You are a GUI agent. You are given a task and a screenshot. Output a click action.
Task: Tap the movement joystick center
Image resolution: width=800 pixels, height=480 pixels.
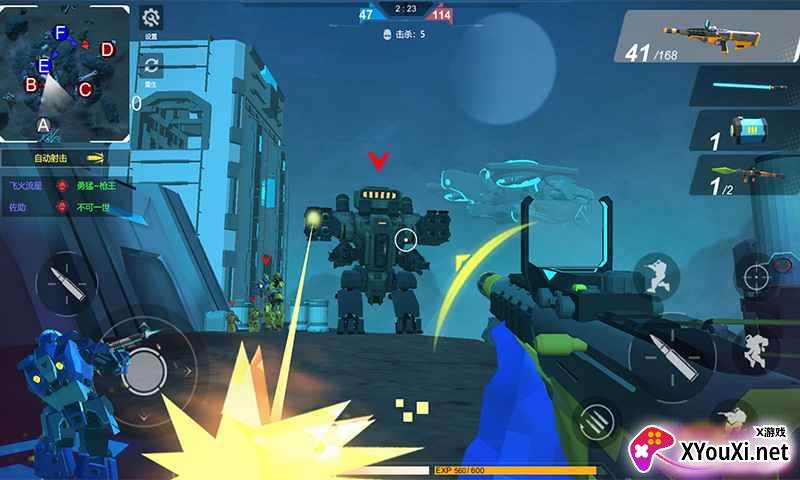[x=147, y=371]
